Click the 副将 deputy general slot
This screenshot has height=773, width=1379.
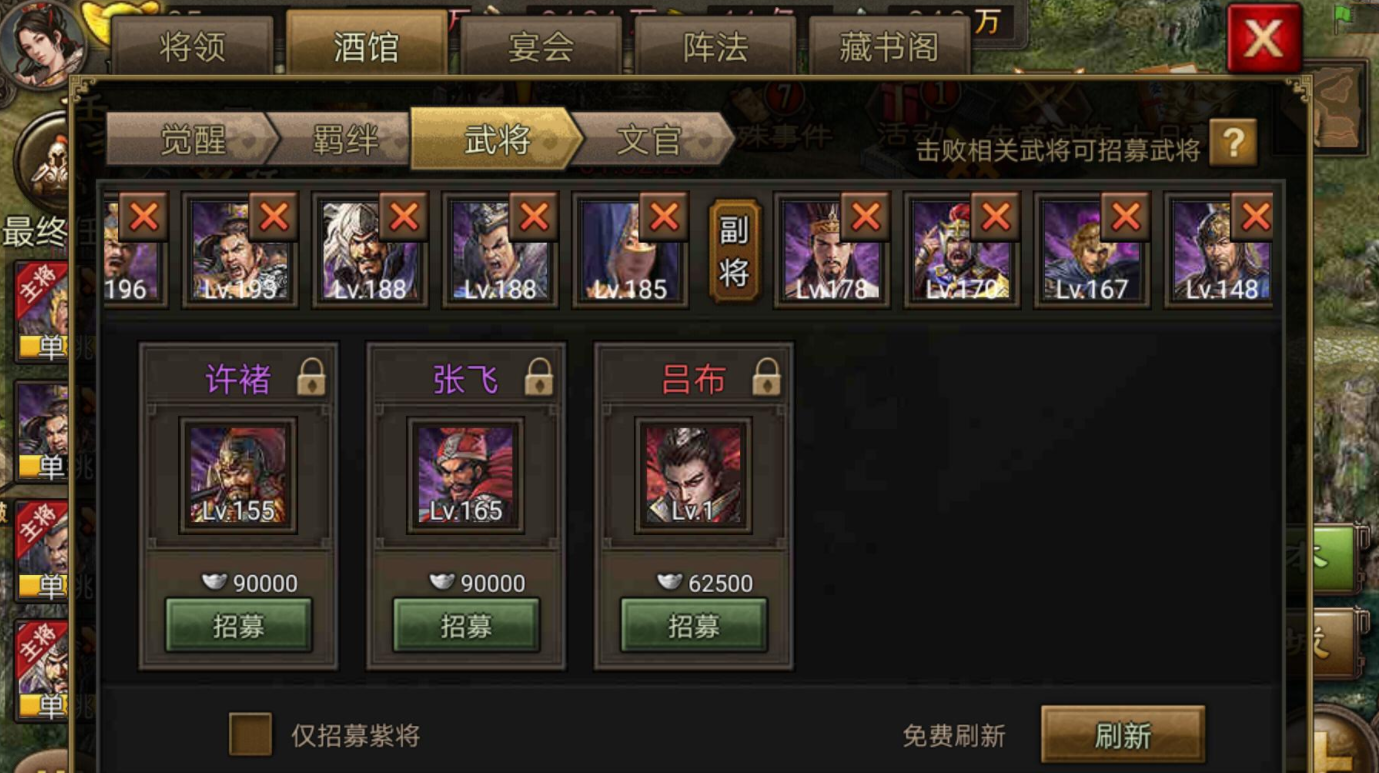pos(737,250)
